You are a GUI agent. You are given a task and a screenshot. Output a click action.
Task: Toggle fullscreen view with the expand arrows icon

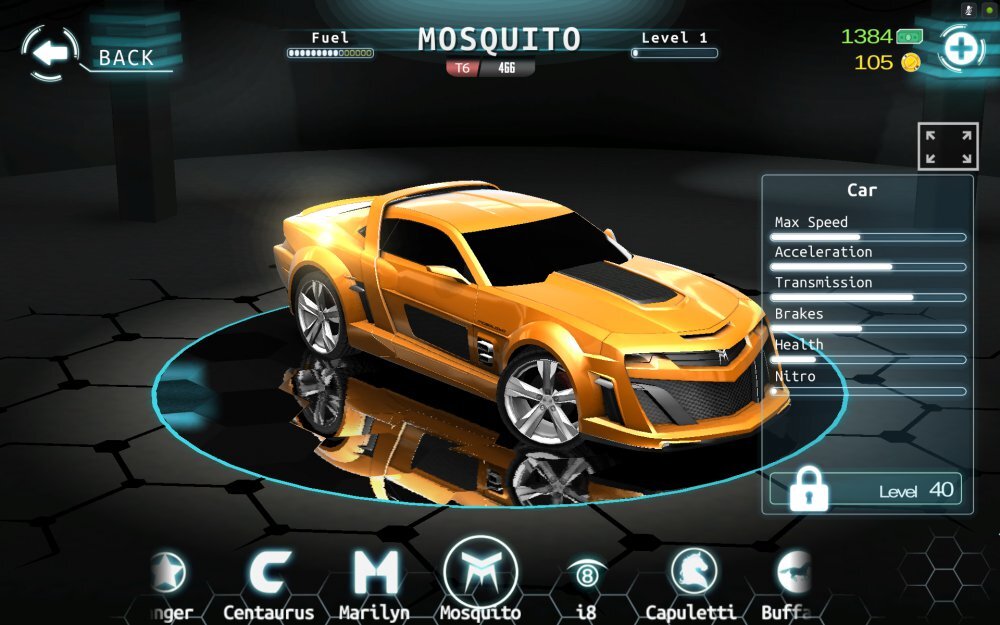947,146
